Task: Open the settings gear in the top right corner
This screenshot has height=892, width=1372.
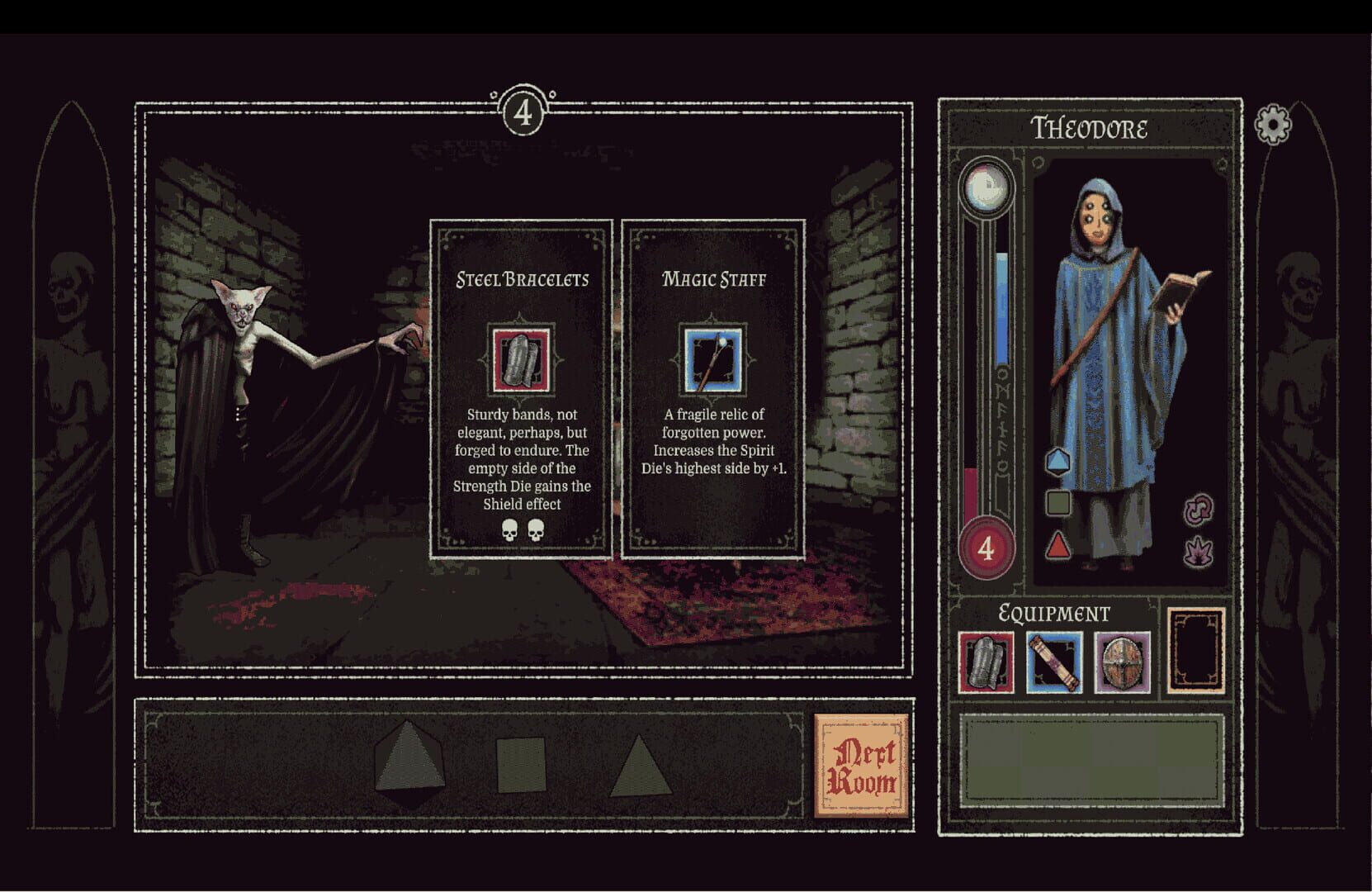Action: pos(1271,125)
